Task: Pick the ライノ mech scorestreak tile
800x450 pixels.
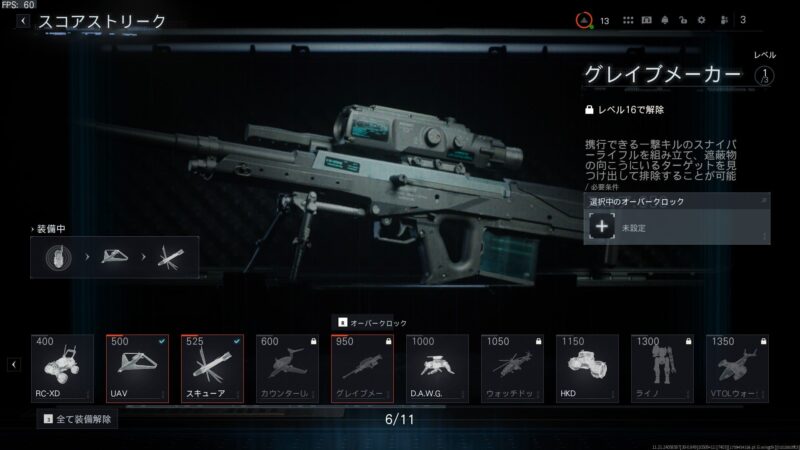Action: (x=662, y=368)
